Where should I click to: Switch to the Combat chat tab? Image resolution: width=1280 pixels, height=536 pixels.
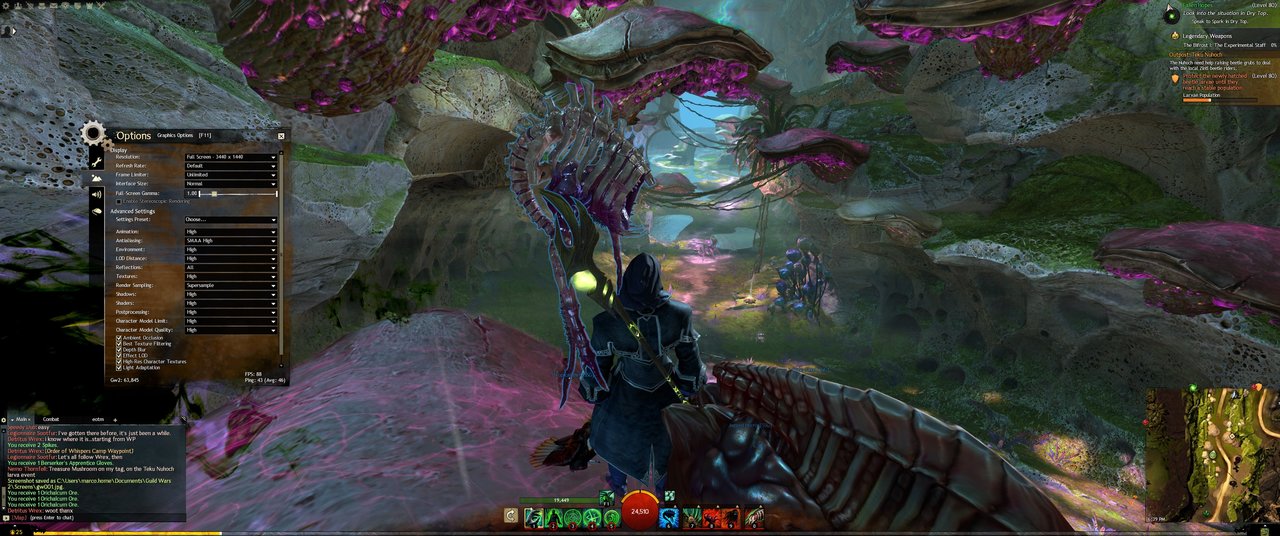[x=50, y=419]
